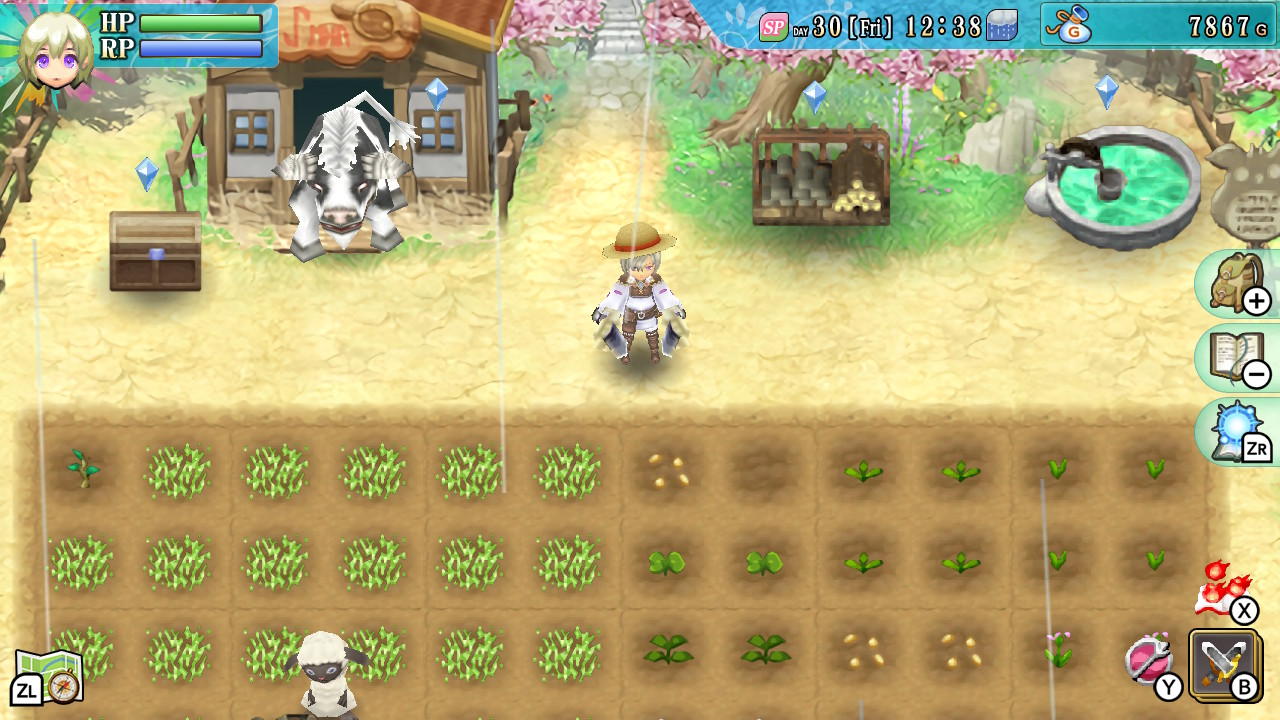
Task: Open the backpack inventory icon
Action: 1240,283
